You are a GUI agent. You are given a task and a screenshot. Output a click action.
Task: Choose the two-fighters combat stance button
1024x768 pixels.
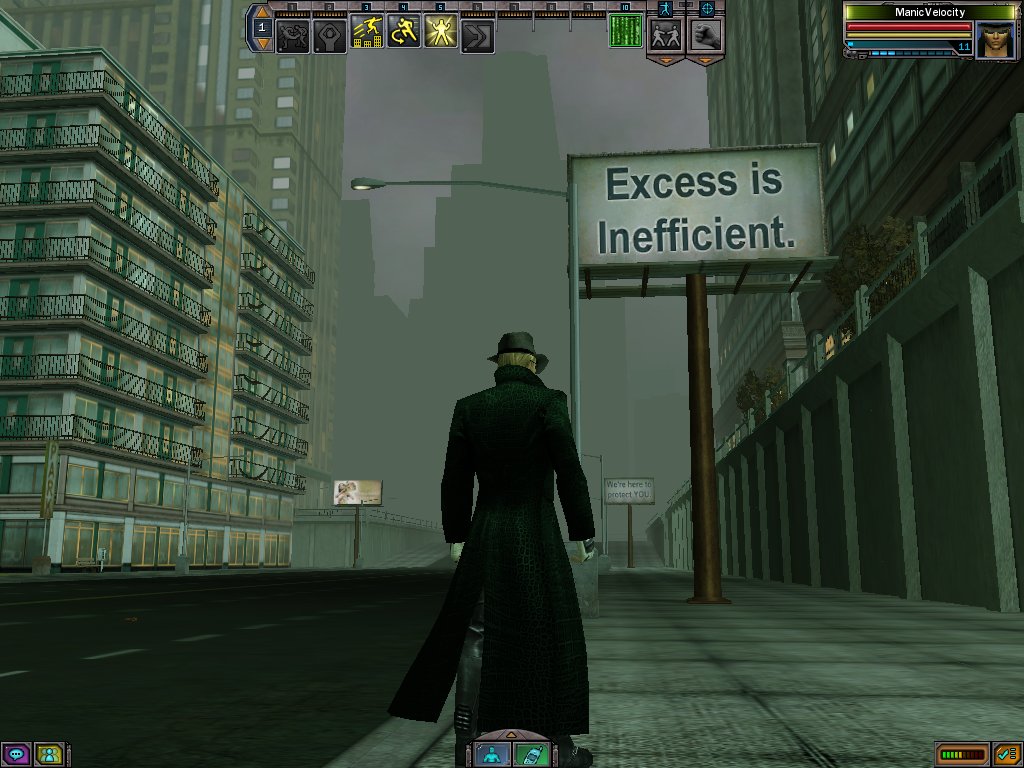click(664, 35)
